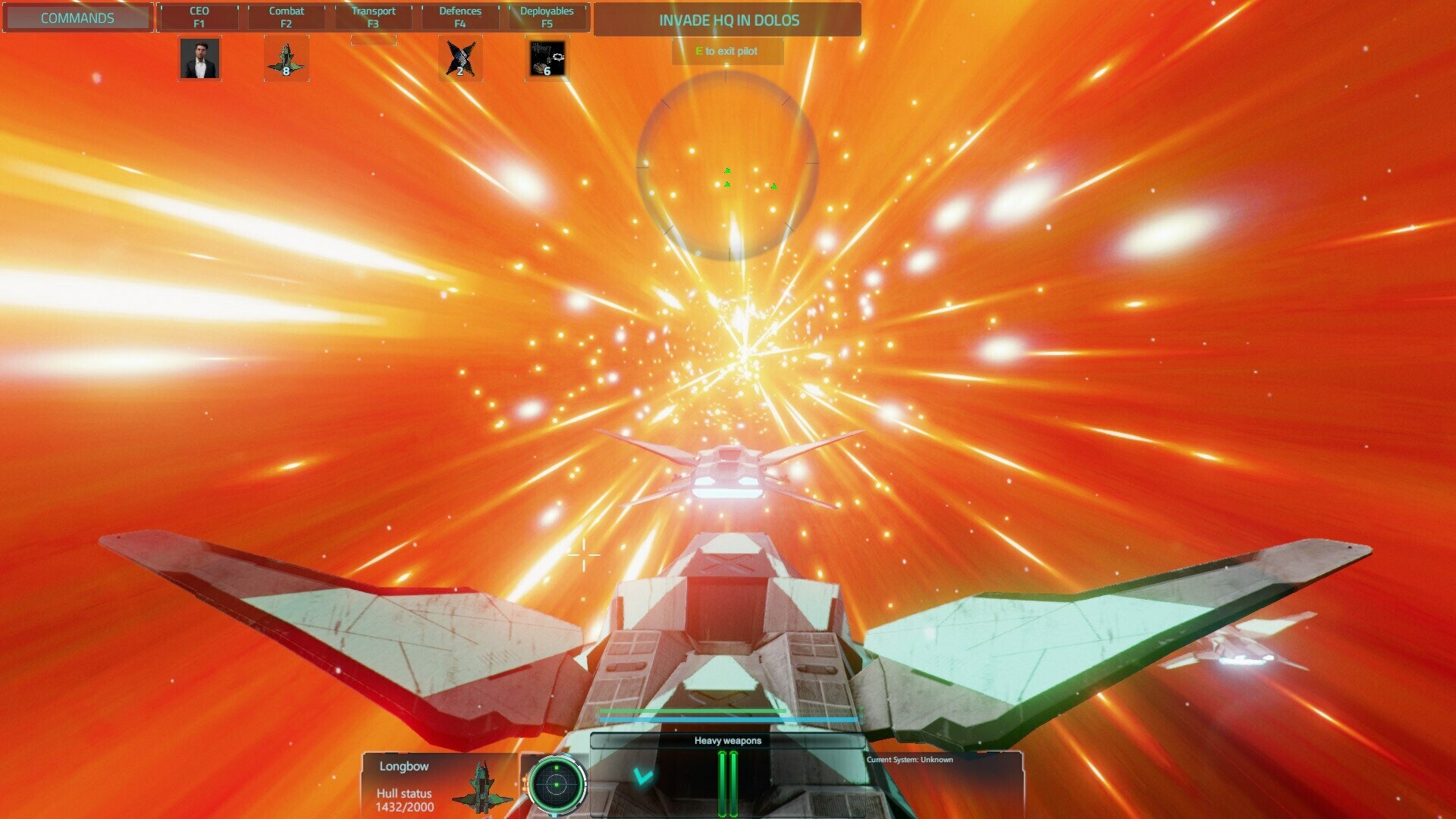Click the Combat fighter squadron icon showing 8
The width and height of the screenshot is (1456, 819).
point(286,60)
